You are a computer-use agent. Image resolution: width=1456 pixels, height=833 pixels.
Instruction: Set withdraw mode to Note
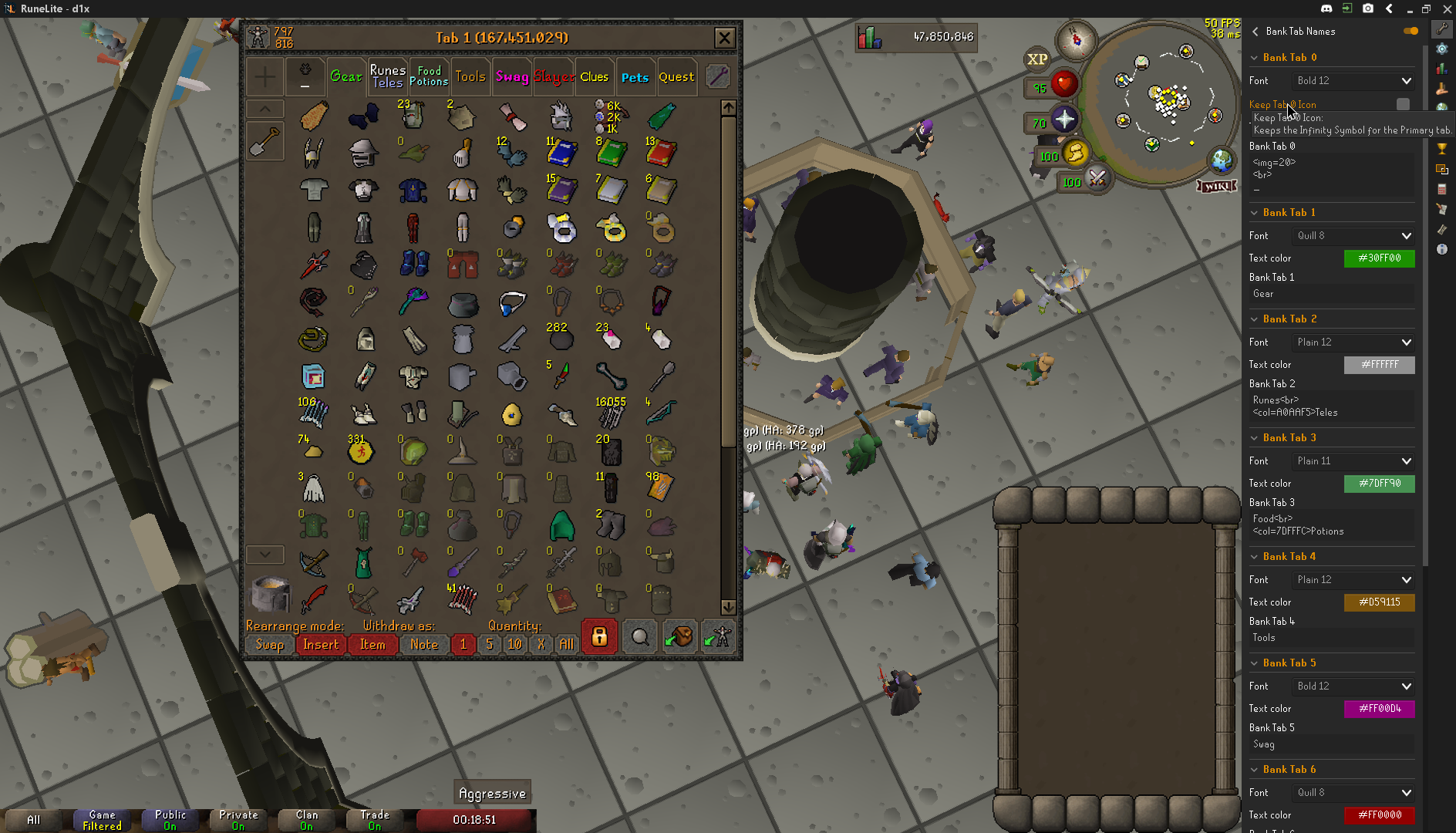[x=424, y=644]
